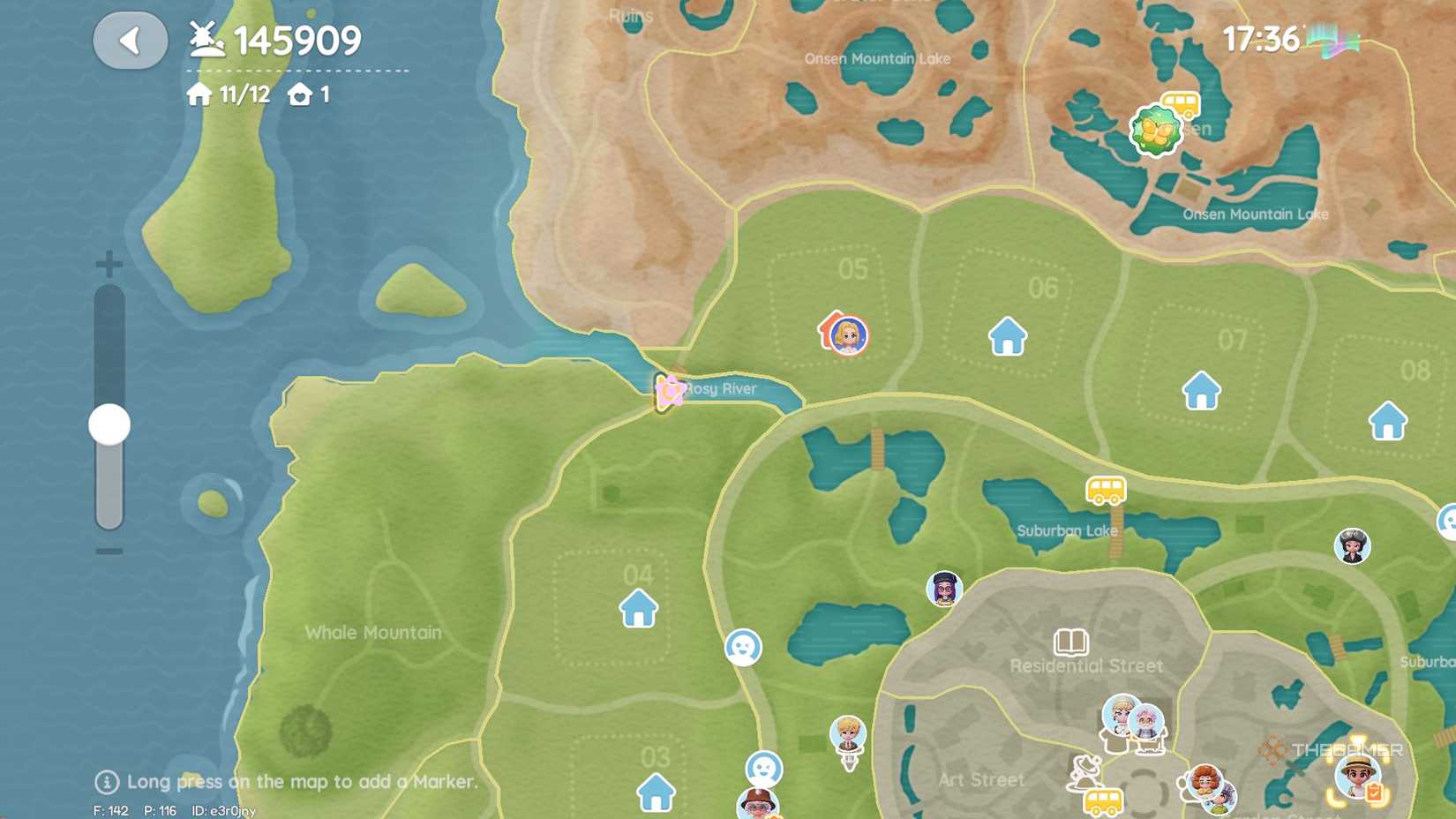This screenshot has height=819, width=1456.
Task: Open the Residential Street book icon
Action: tap(1070, 642)
